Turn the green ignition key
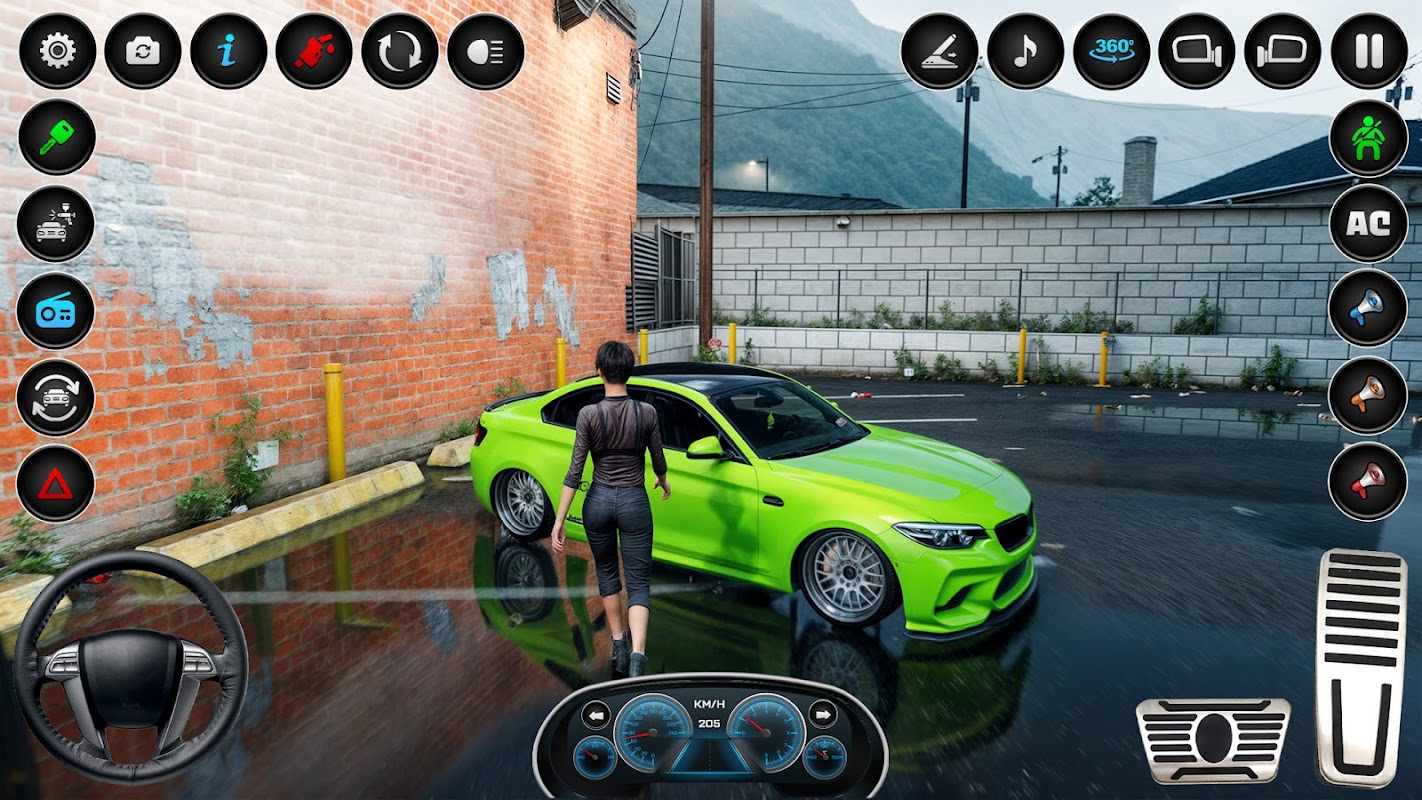This screenshot has height=800, width=1422. pos(56,137)
